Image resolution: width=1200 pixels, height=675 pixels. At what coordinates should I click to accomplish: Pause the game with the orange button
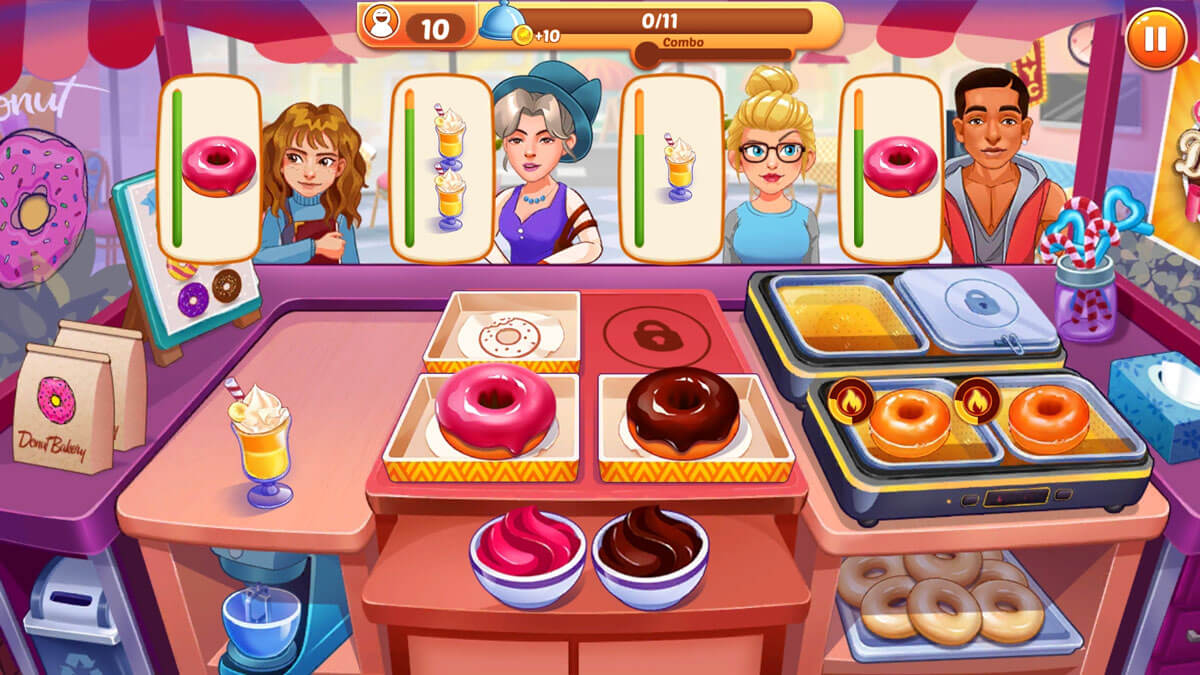tap(1155, 39)
